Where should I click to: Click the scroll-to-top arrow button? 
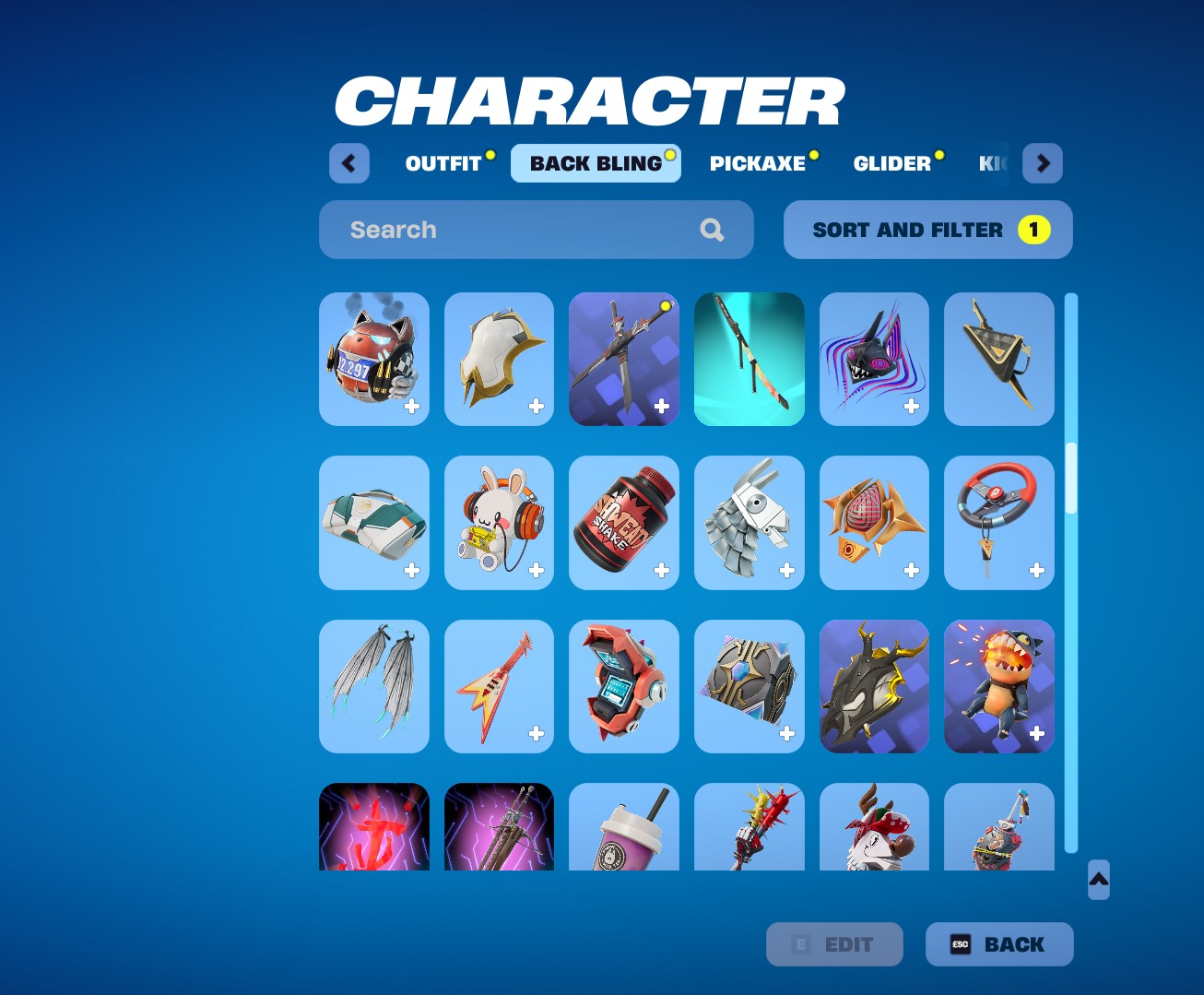[x=1098, y=880]
